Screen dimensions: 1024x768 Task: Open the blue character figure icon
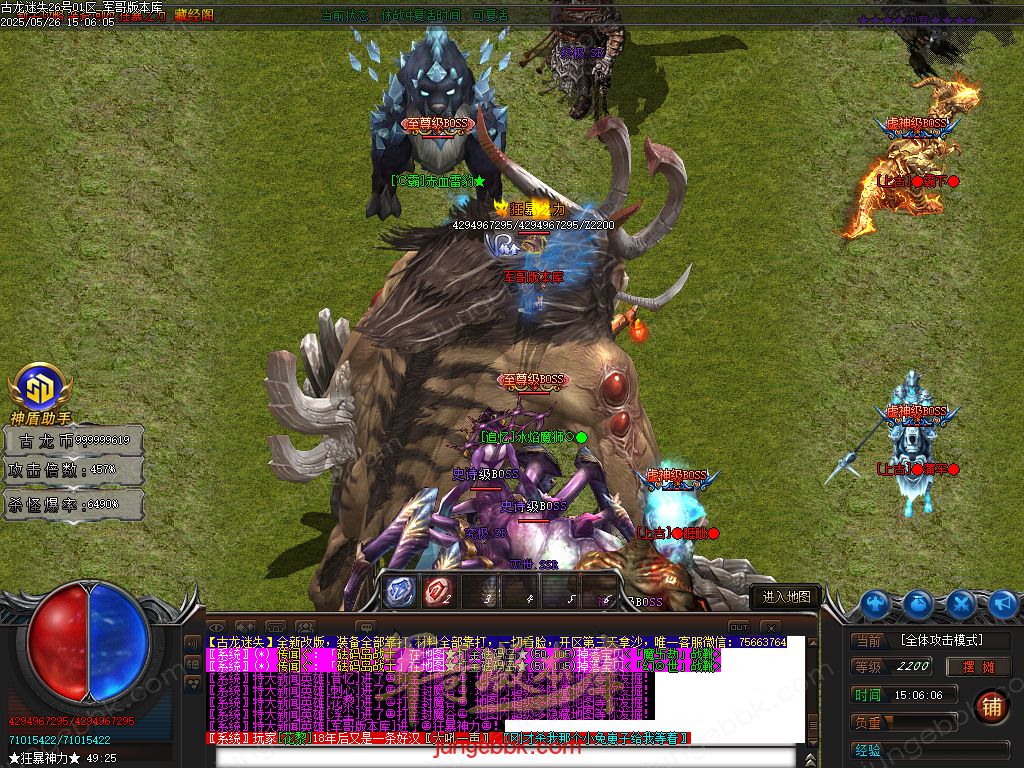coord(875,604)
